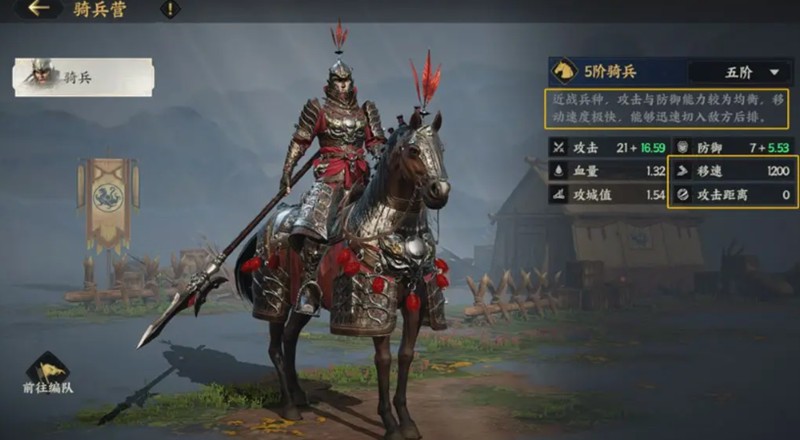
Task: Go back using the arrow button
Action: [x=40, y=9]
